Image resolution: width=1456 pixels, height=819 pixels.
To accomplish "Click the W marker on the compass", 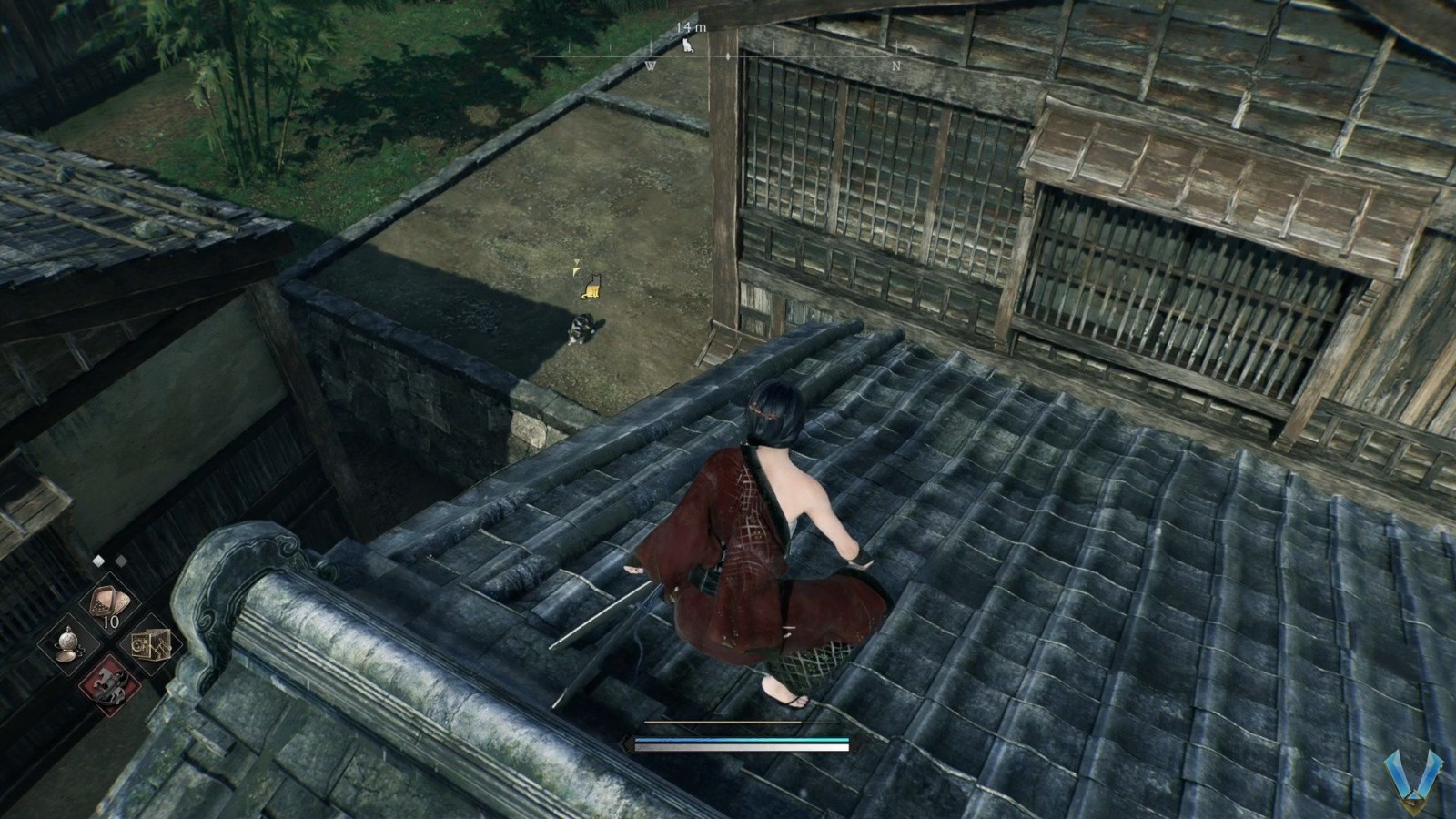I will [652, 65].
